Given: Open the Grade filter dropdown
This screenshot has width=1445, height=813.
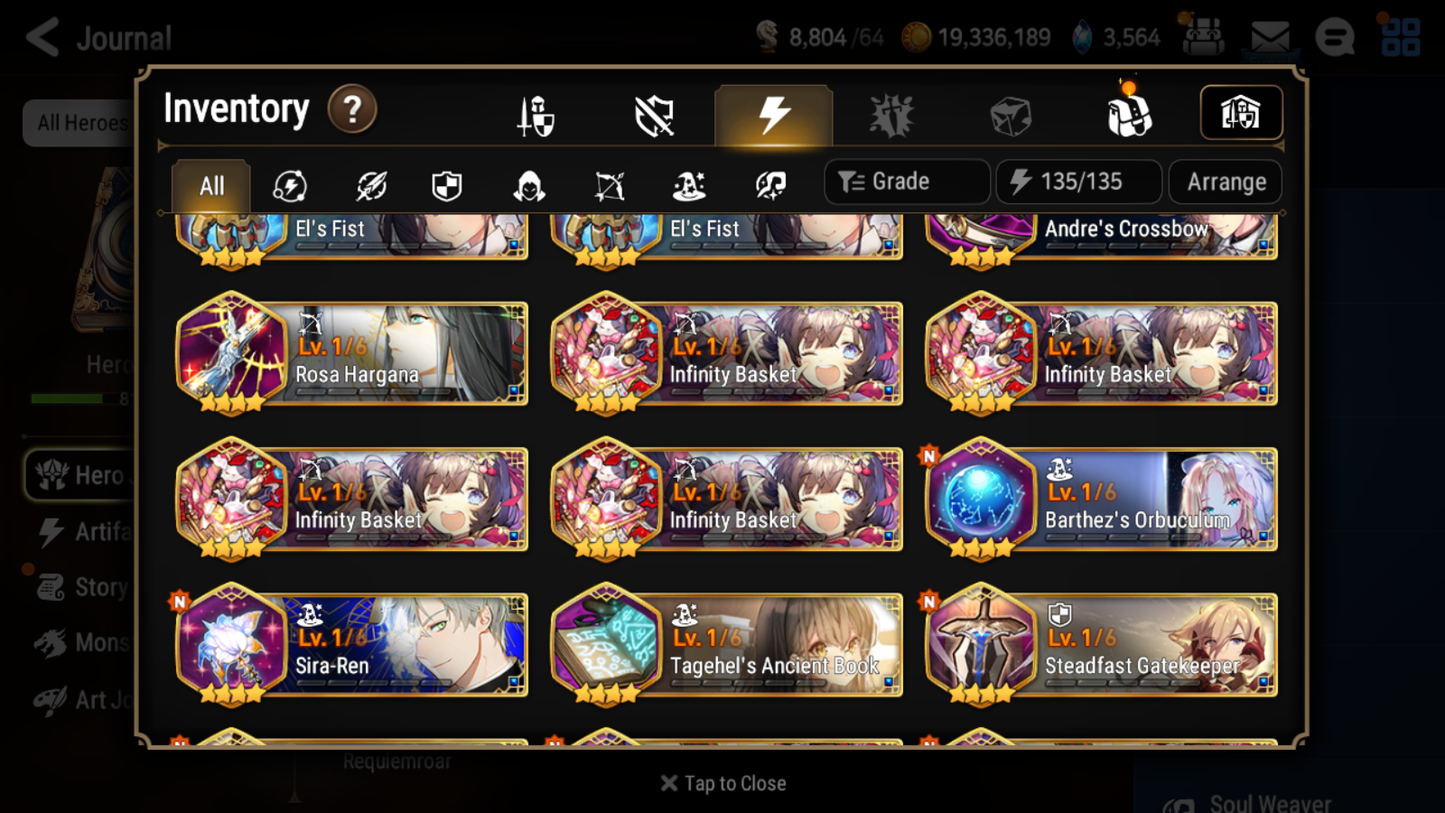Looking at the screenshot, I should coord(906,181).
